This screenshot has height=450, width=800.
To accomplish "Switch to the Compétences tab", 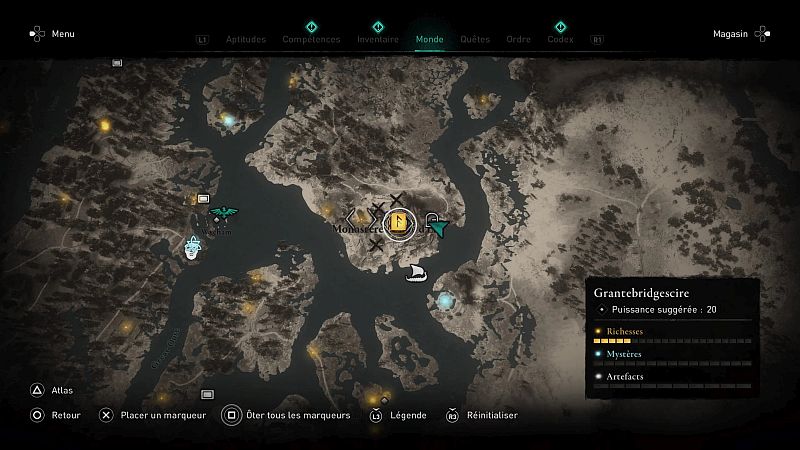I will (x=311, y=40).
